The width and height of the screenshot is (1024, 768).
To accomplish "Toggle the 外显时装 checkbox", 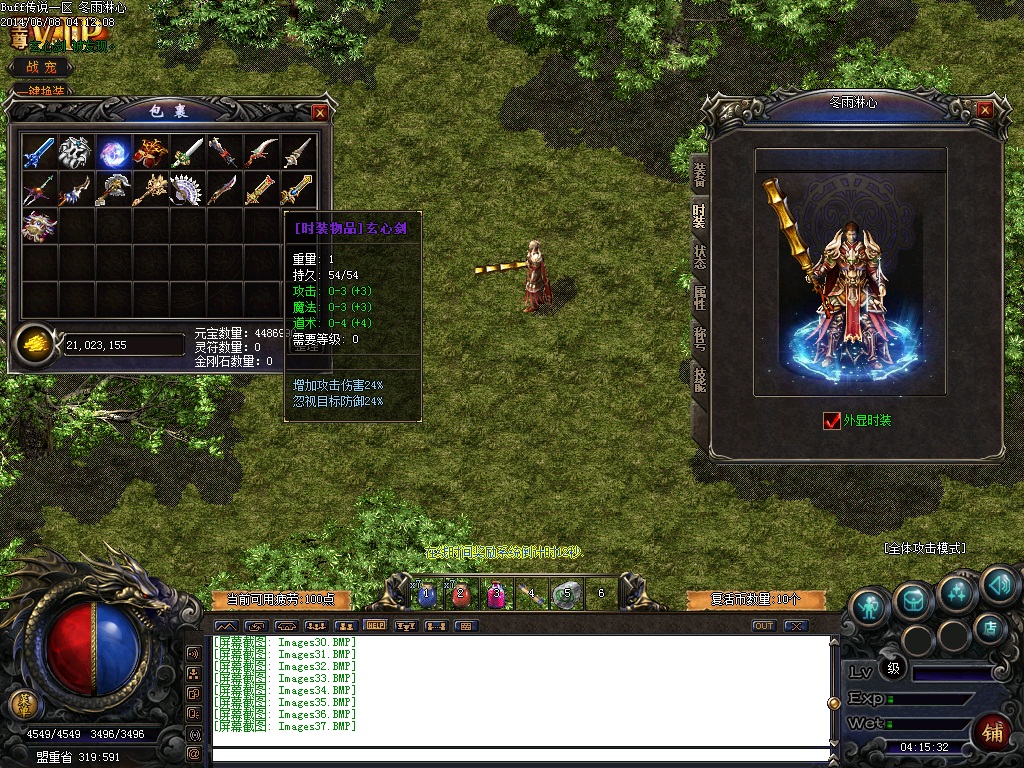I will (x=832, y=421).
